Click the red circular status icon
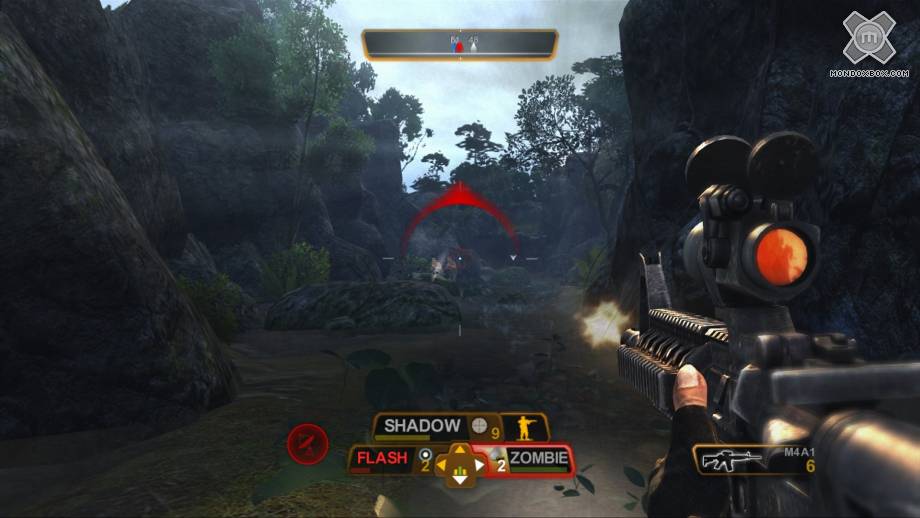This screenshot has height=518, width=920. tap(307, 443)
